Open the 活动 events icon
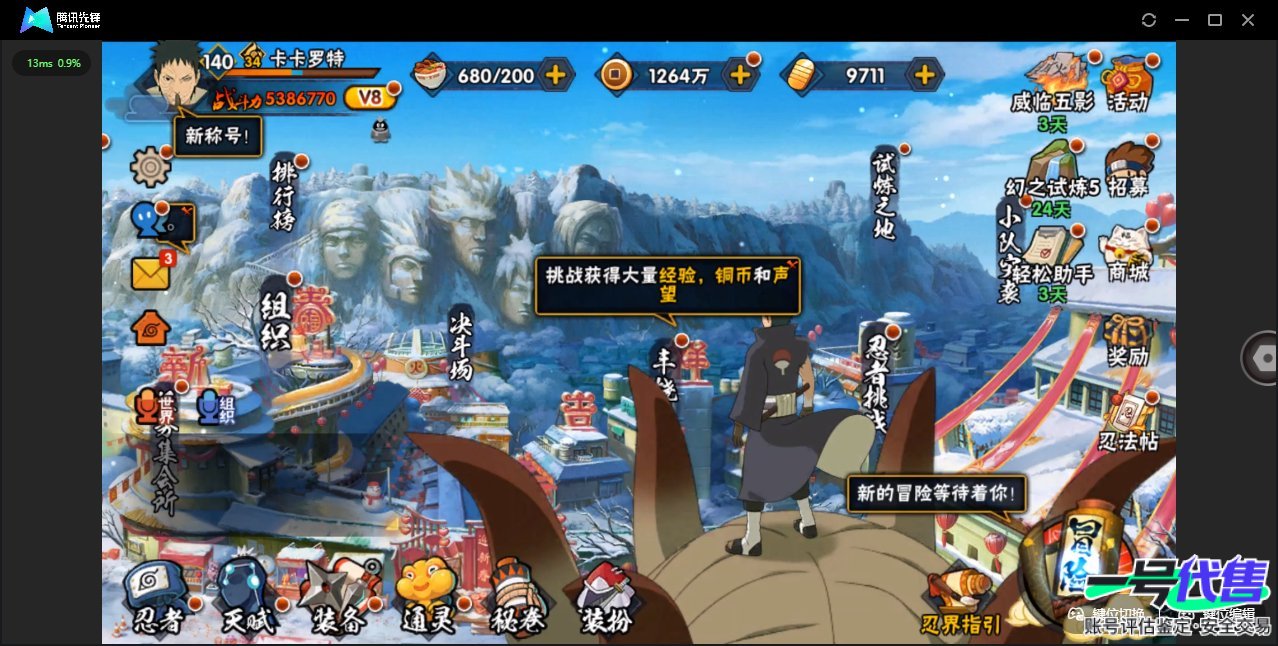 click(1127, 84)
